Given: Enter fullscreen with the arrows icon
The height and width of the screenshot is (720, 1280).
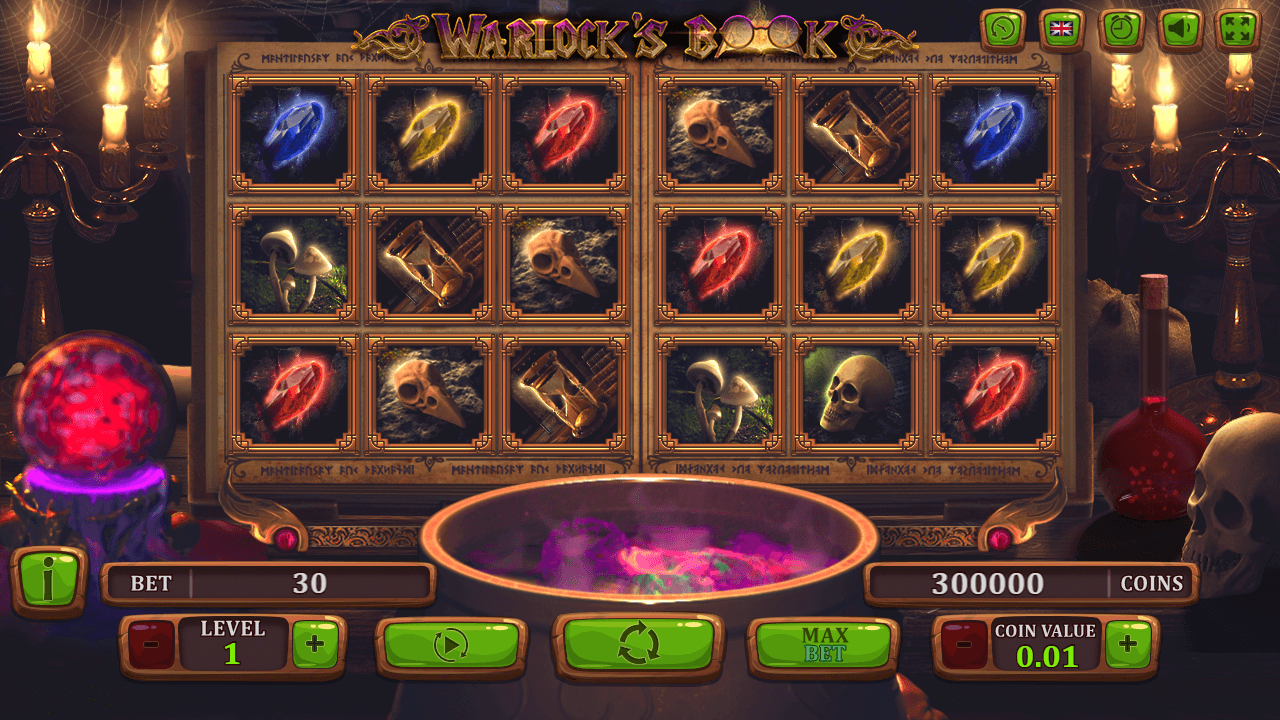Looking at the screenshot, I should pyautogui.click(x=1238, y=30).
